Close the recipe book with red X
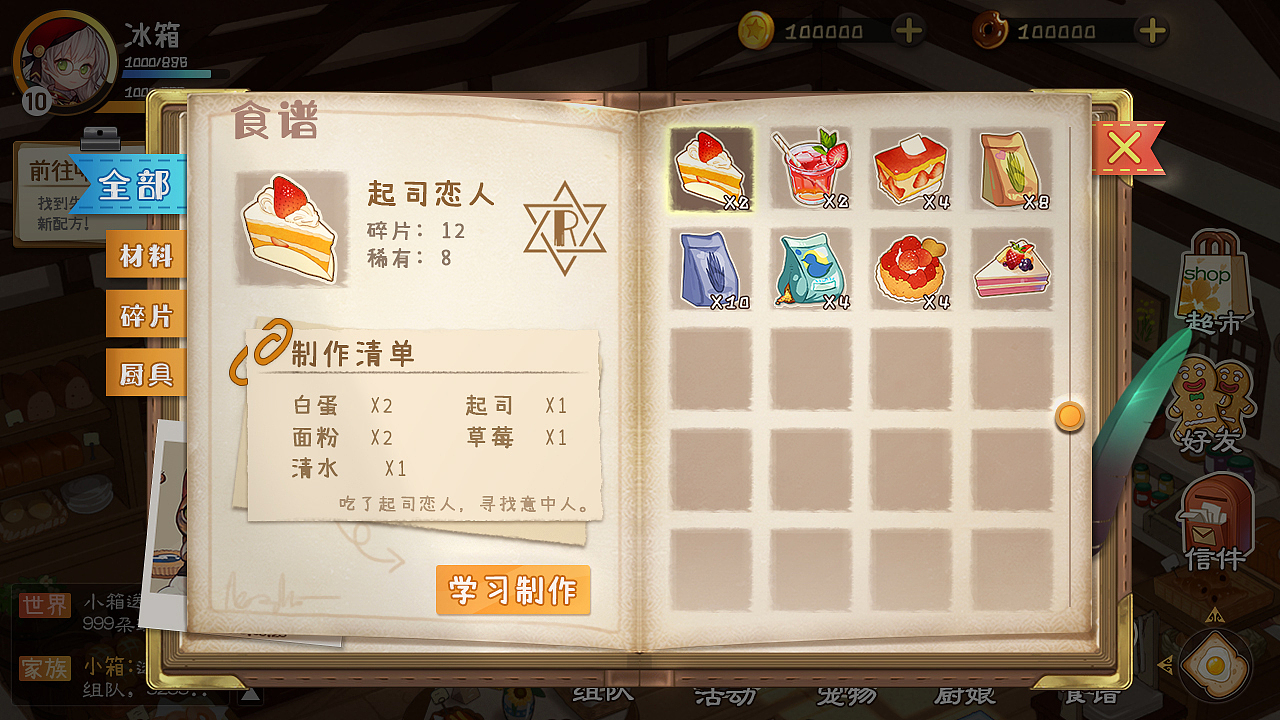1280x720 pixels. (1126, 146)
